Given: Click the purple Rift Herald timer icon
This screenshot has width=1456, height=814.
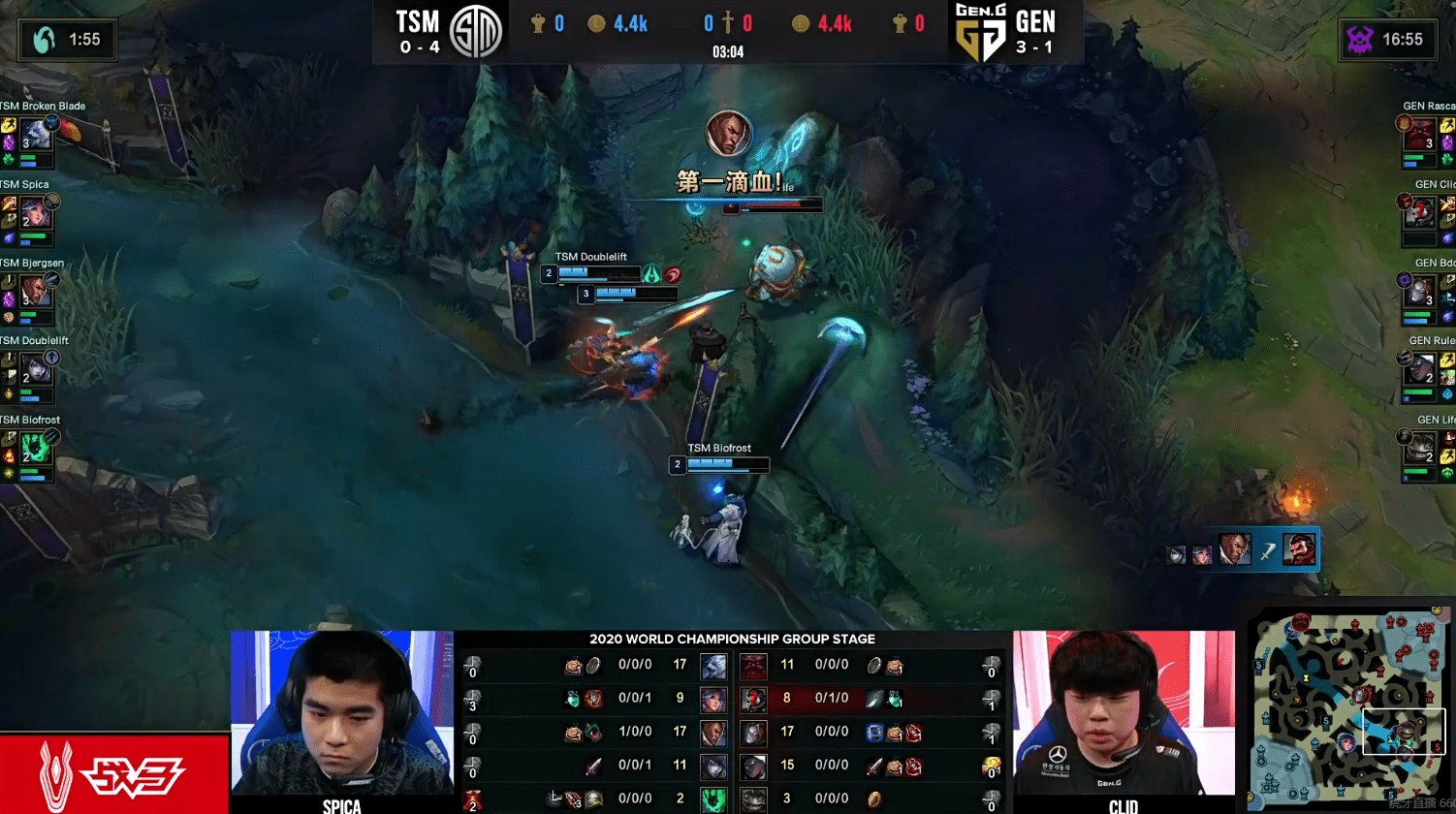Looking at the screenshot, I should coord(1359,40).
